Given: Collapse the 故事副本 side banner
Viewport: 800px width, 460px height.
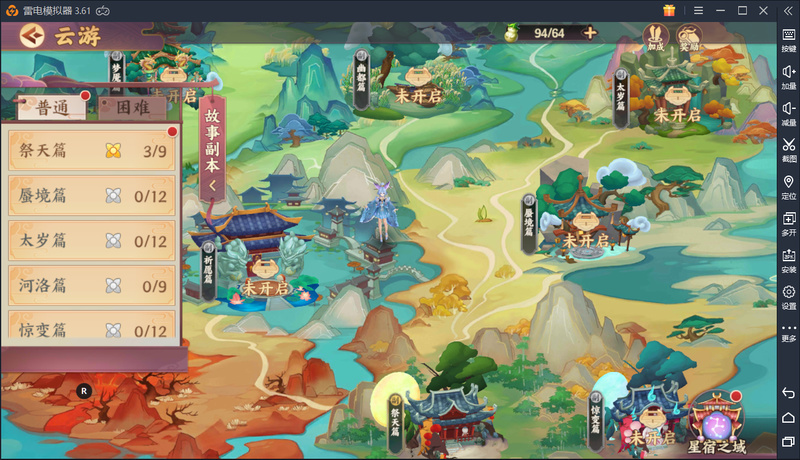Looking at the screenshot, I should pyautogui.click(x=212, y=148).
